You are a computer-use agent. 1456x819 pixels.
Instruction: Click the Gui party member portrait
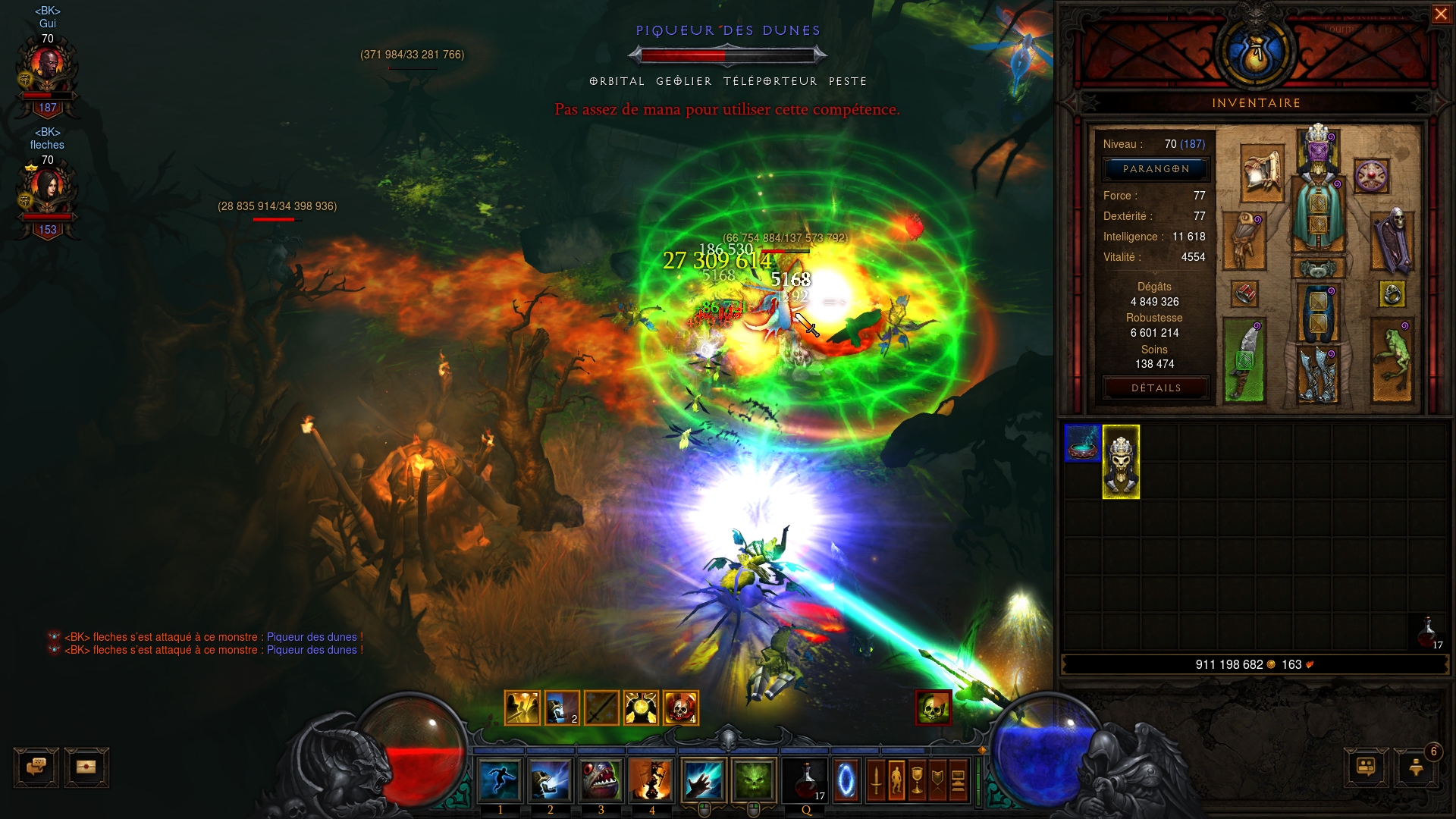point(47,72)
